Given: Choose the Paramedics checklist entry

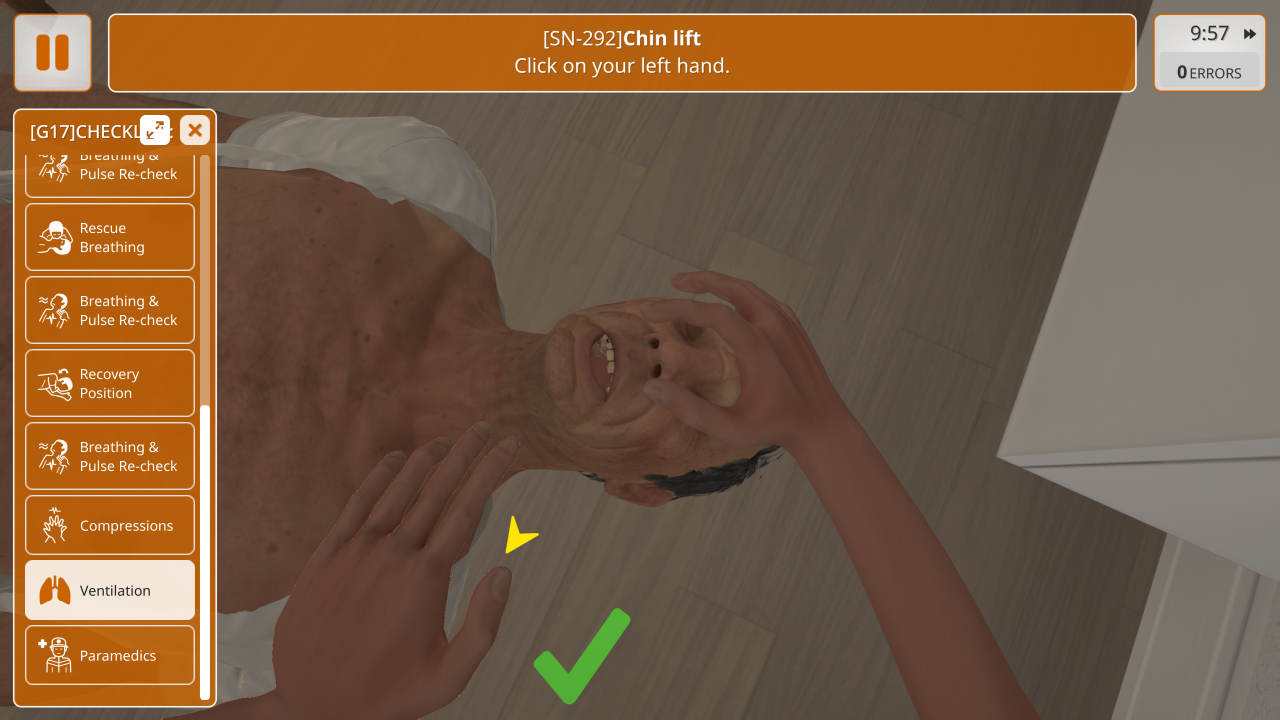Looking at the screenshot, I should pyautogui.click(x=110, y=655).
